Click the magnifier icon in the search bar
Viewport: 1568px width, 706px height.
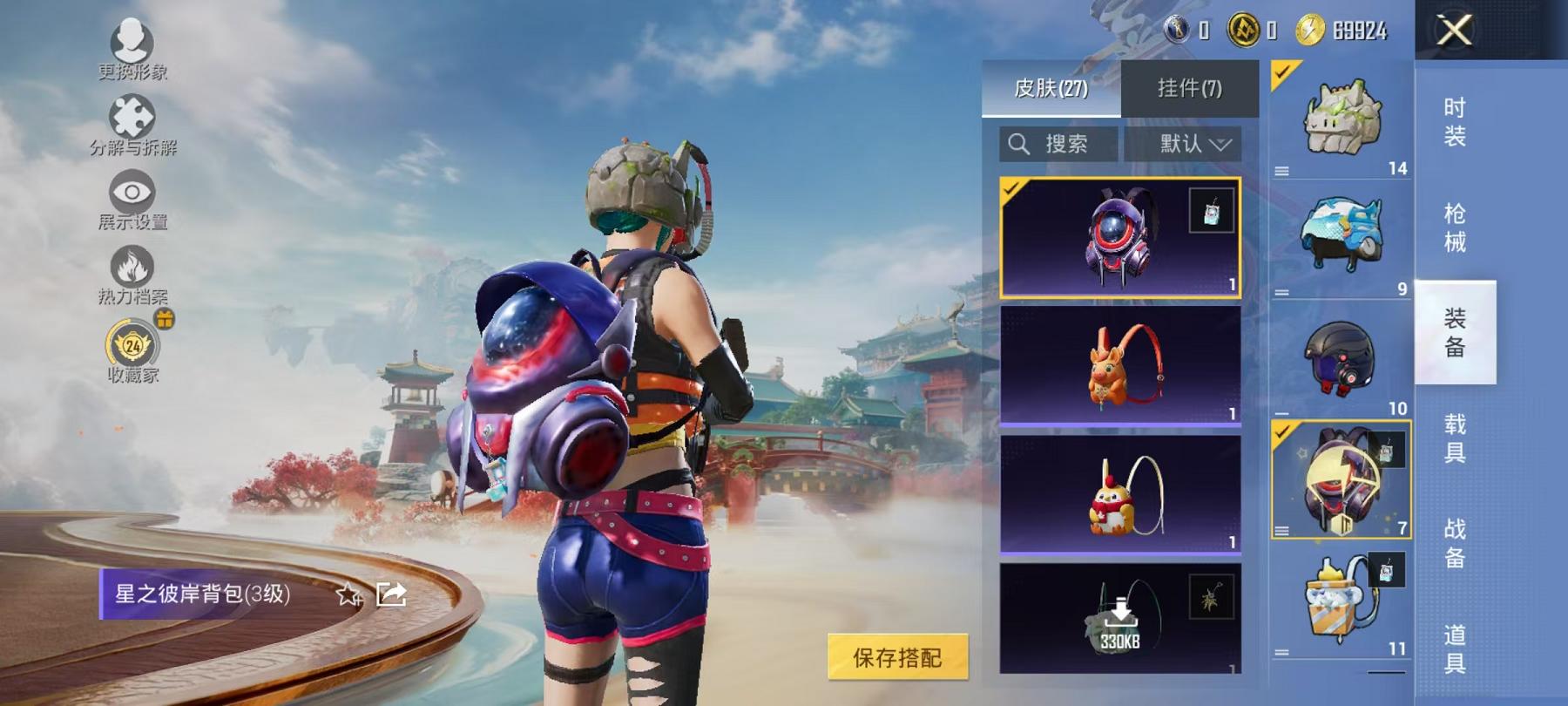point(1018,145)
